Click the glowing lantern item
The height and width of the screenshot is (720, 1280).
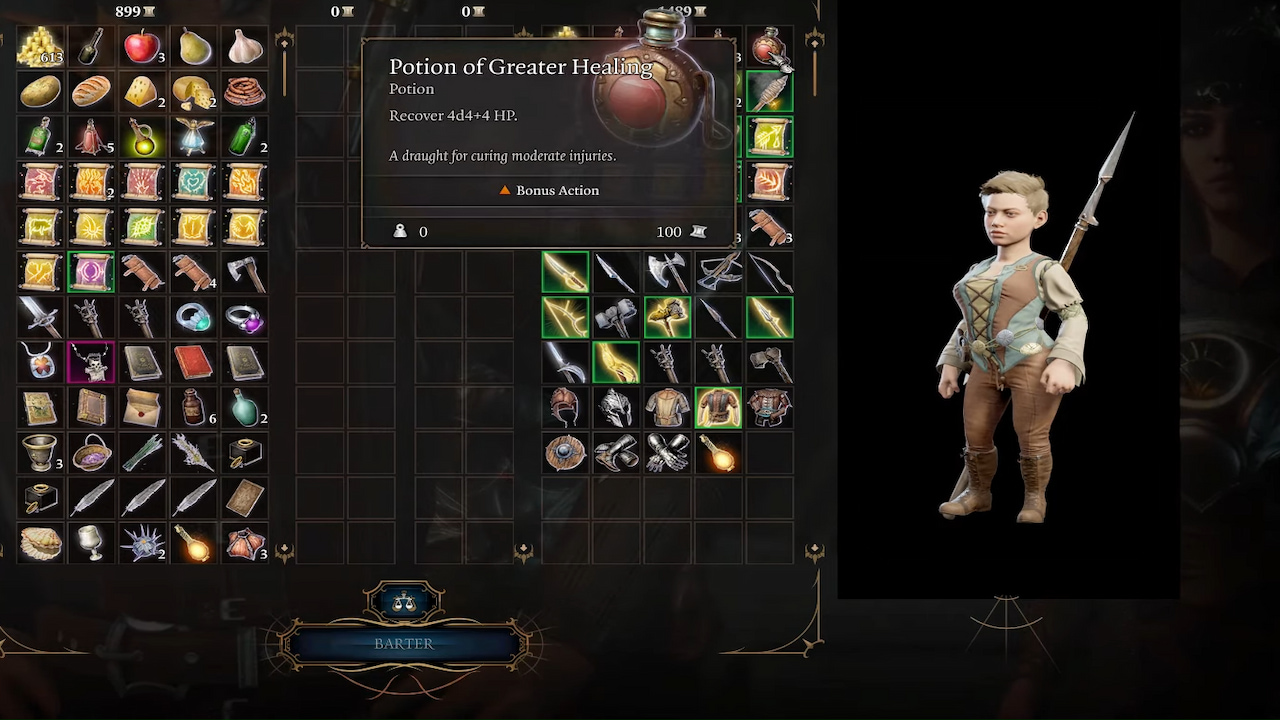(718, 453)
